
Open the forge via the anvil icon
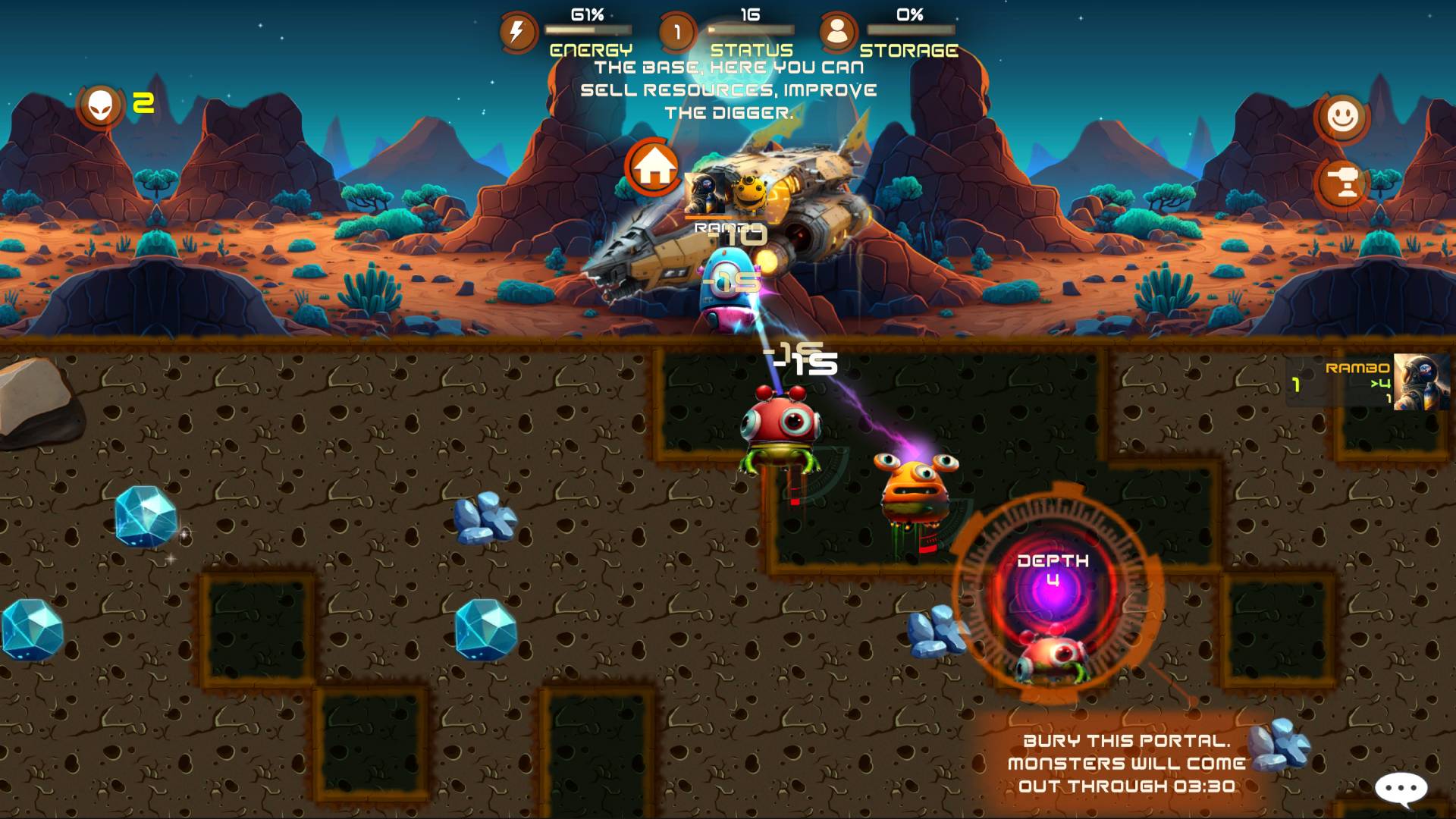[x=1342, y=180]
